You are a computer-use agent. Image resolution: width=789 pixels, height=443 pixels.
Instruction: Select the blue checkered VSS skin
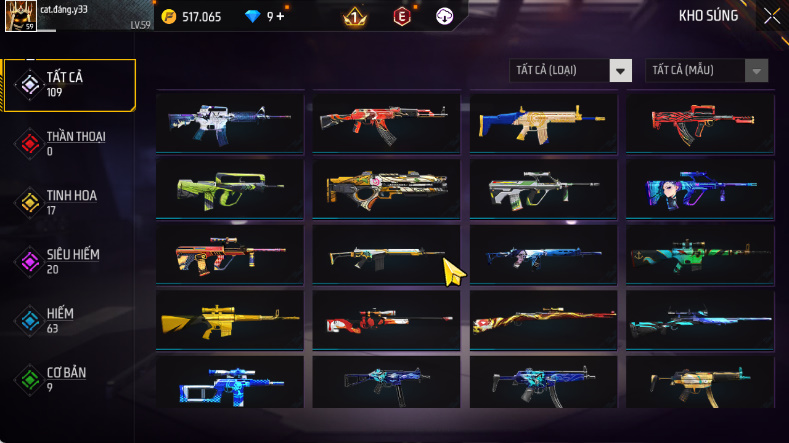230,383
